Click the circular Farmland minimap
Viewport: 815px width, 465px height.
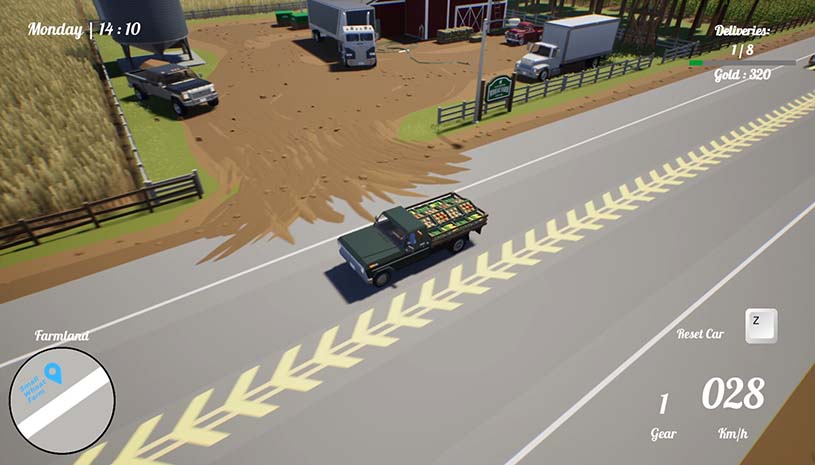pos(62,400)
